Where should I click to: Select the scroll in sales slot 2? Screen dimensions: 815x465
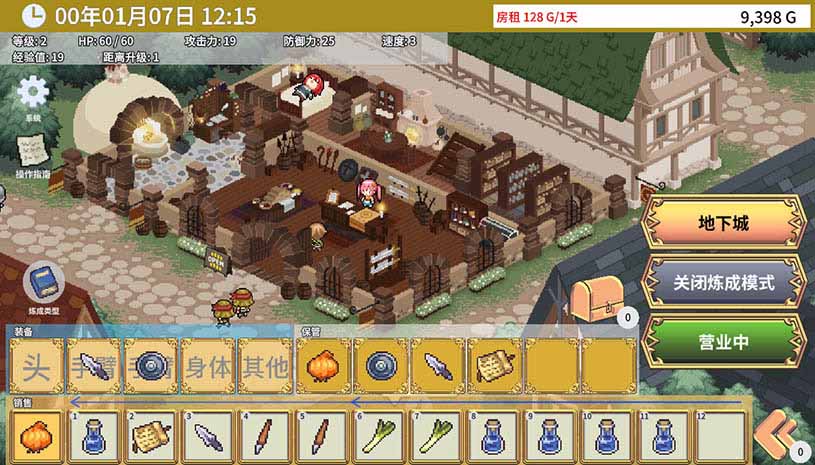click(x=153, y=437)
